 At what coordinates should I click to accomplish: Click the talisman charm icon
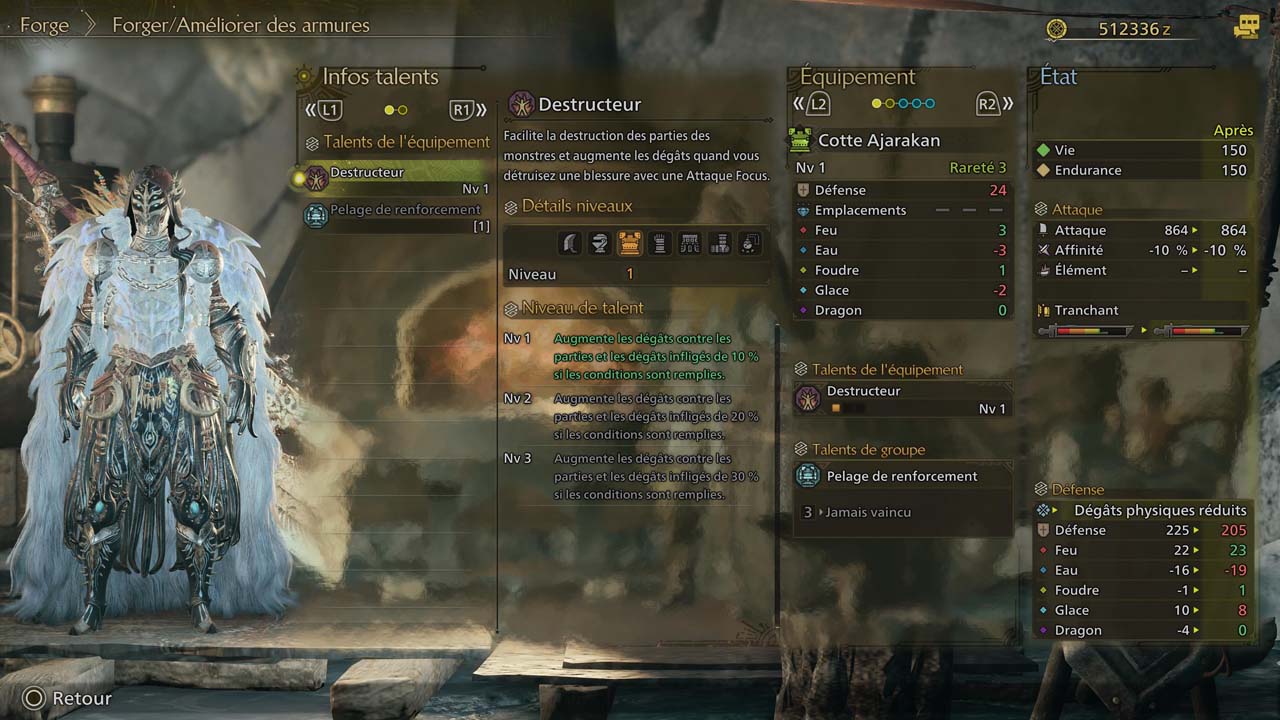tap(749, 242)
